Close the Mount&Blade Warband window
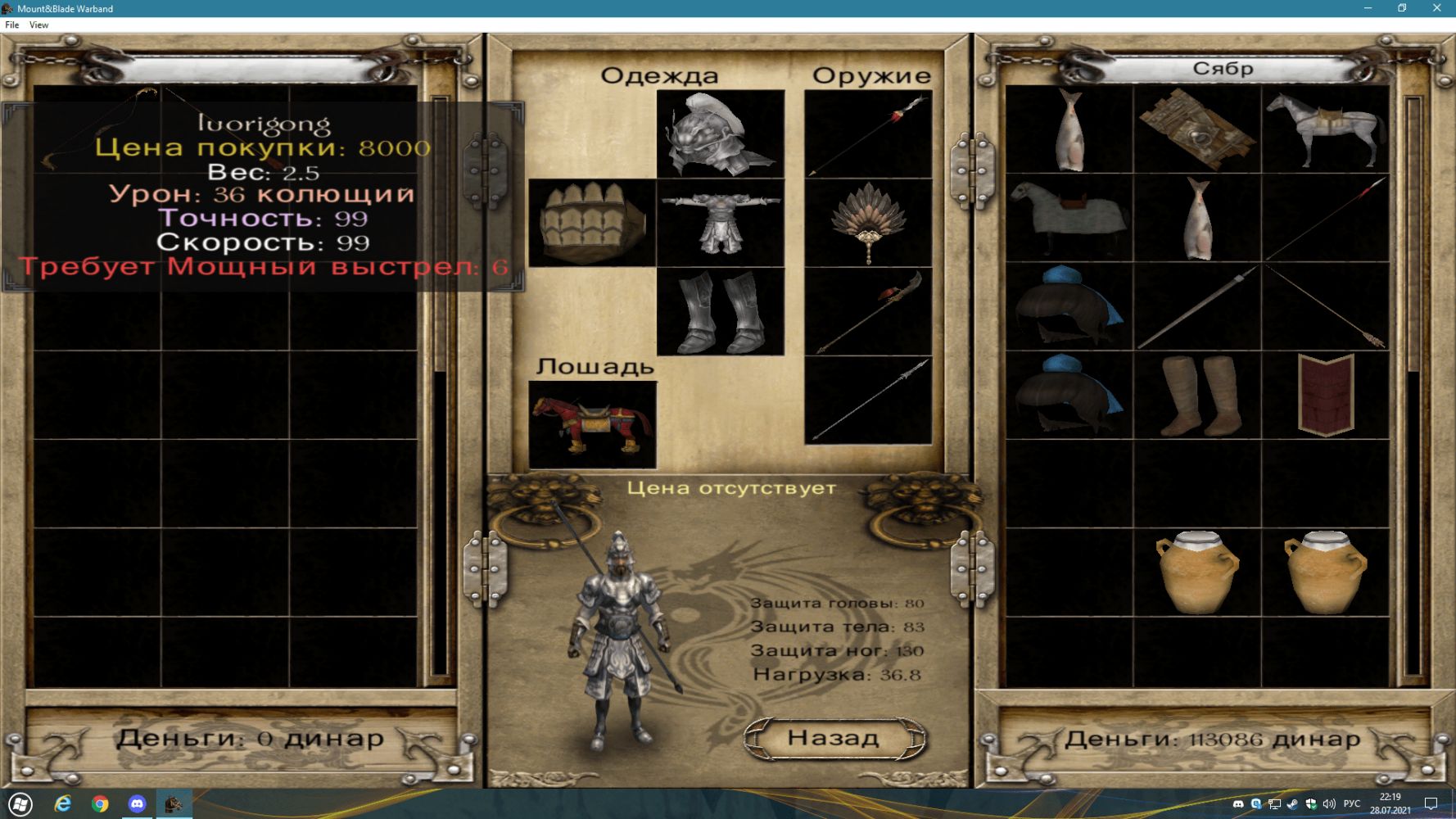This screenshot has width=1456, height=819. click(1436, 8)
